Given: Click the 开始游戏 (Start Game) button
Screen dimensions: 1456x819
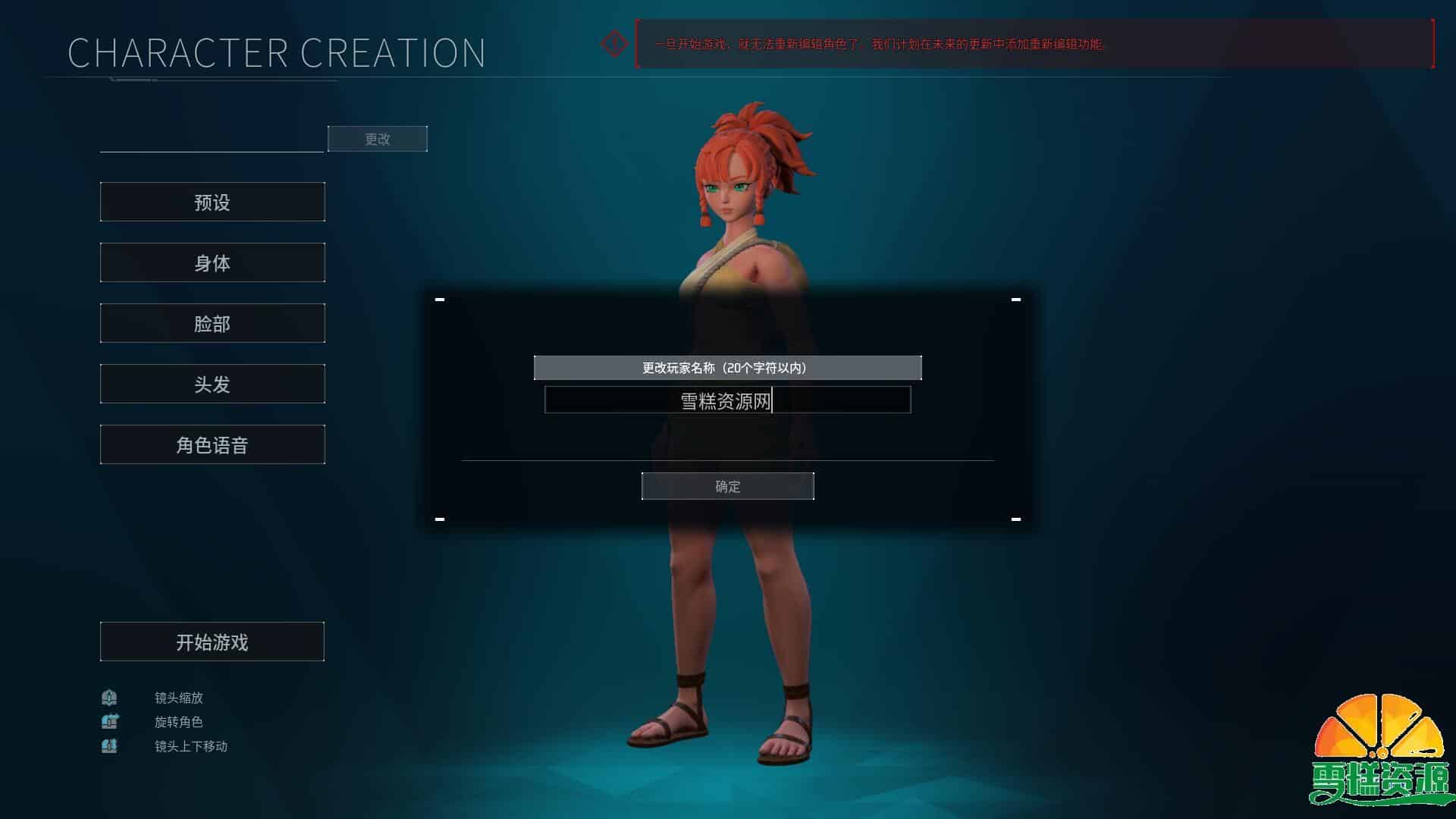Looking at the screenshot, I should pyautogui.click(x=212, y=642).
